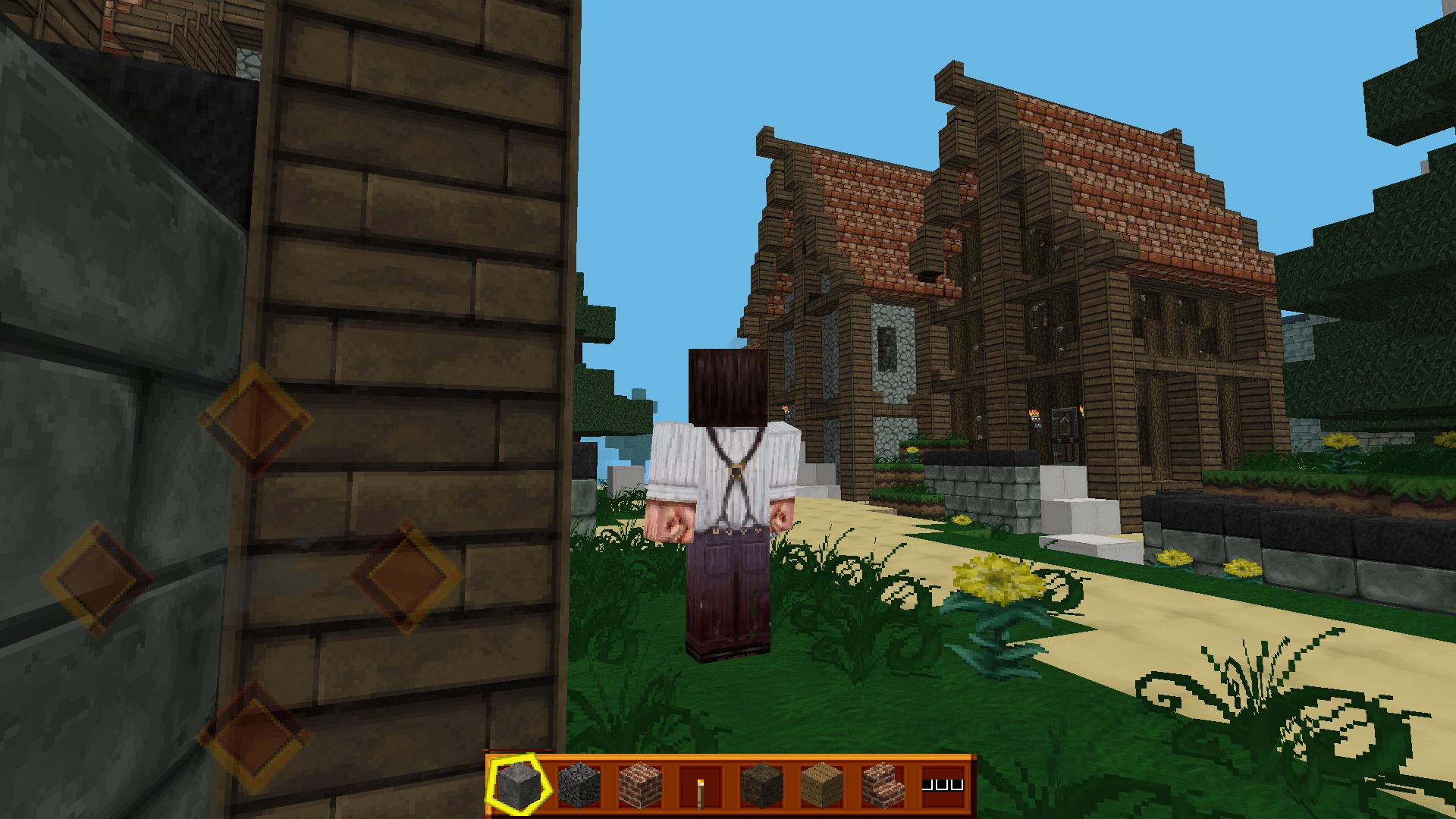Click the tall window on the stone tower
1456x819 pixels.
coord(886,349)
